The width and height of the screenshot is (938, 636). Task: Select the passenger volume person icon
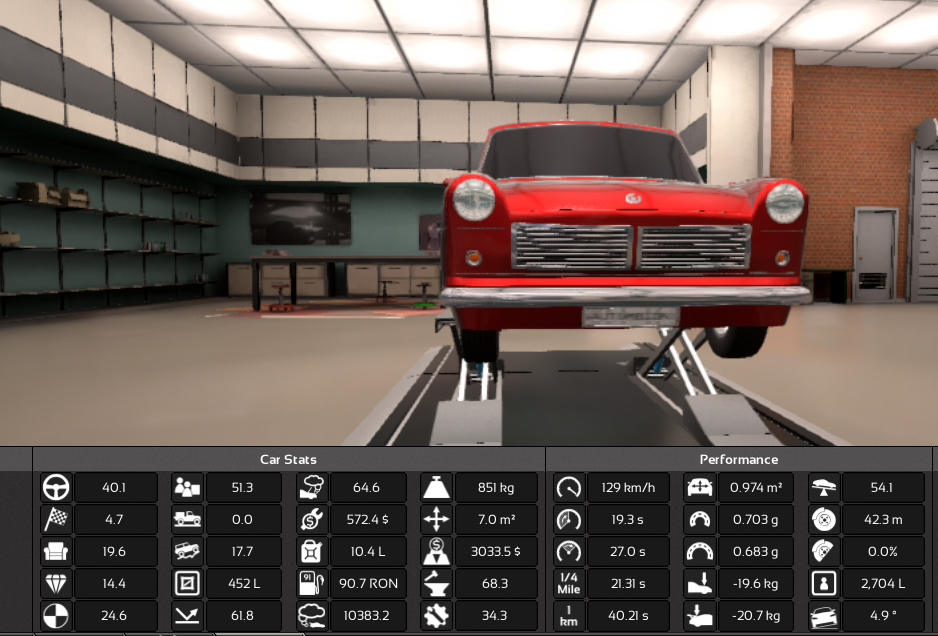824,584
